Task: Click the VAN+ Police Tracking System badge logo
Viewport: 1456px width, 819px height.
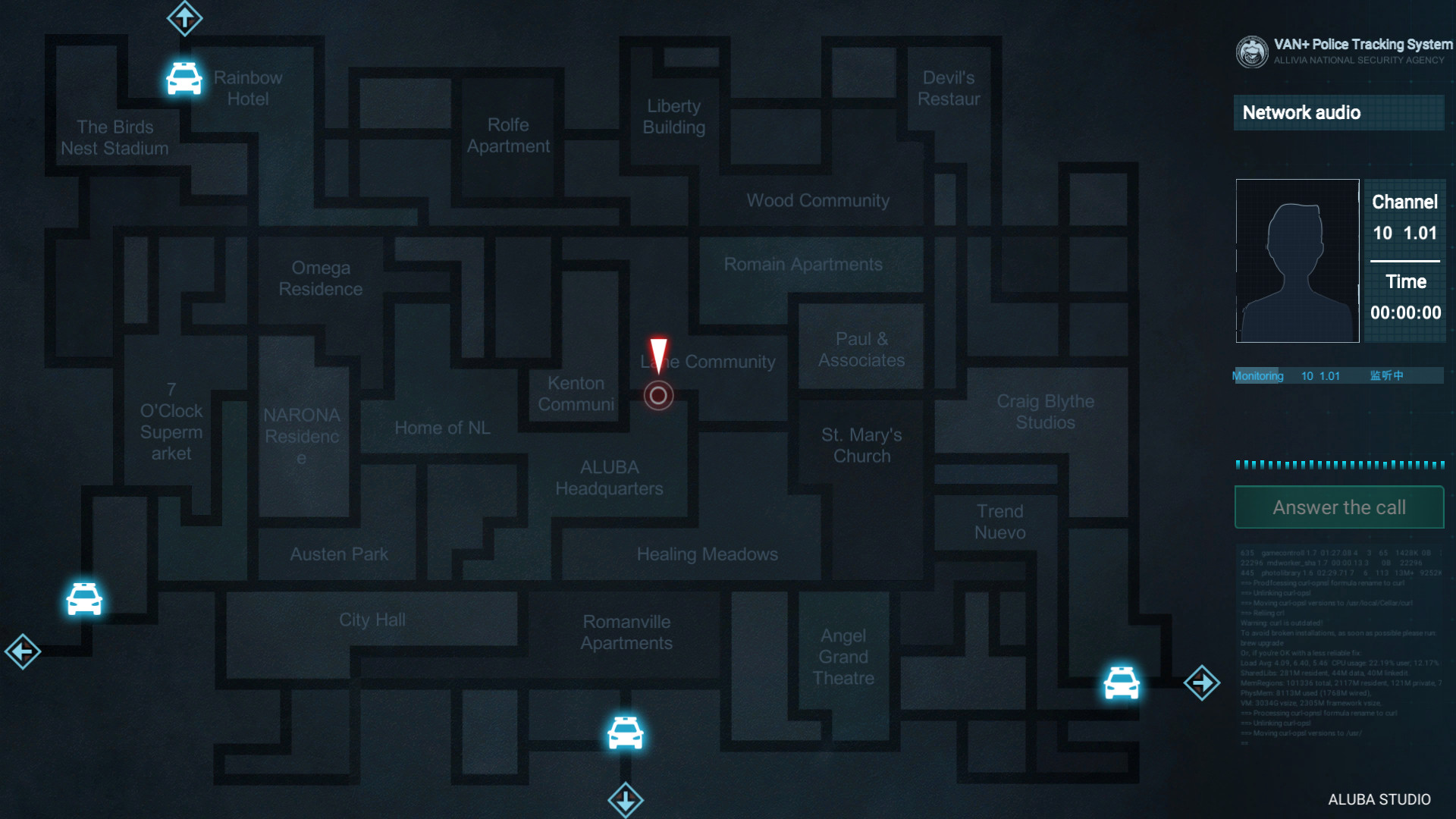Action: tap(1253, 52)
